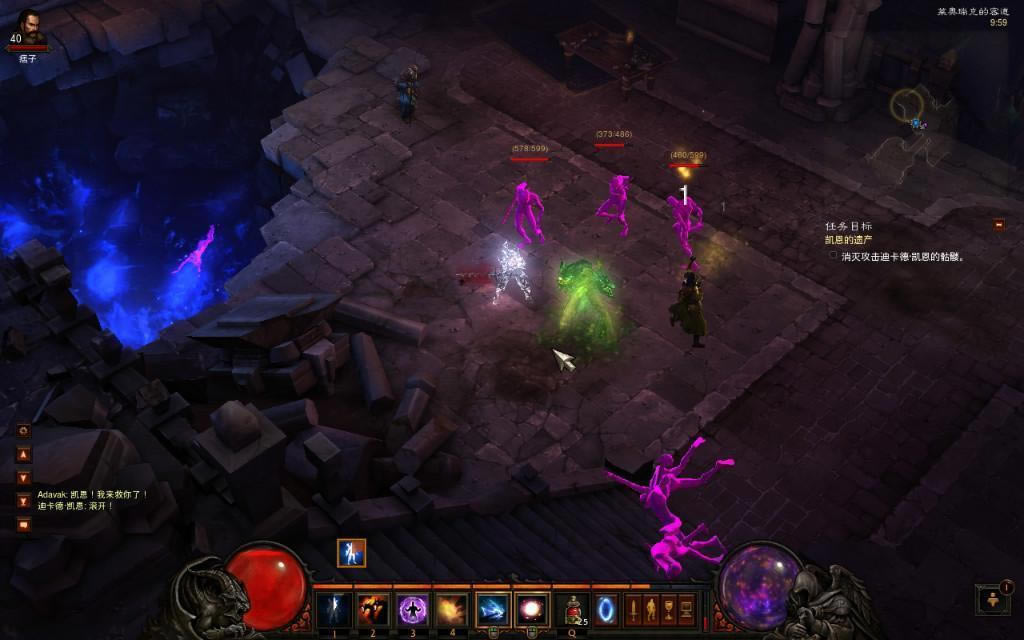Activate the skill in hotbar slot 1

tap(333, 609)
